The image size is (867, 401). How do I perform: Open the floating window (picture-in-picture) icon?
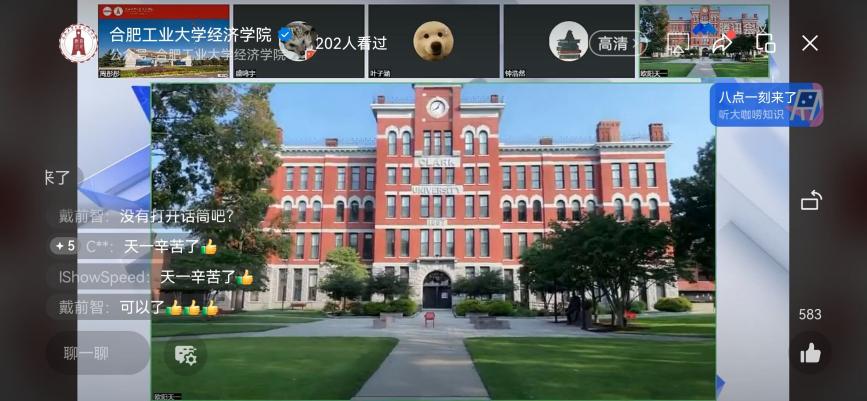click(766, 43)
